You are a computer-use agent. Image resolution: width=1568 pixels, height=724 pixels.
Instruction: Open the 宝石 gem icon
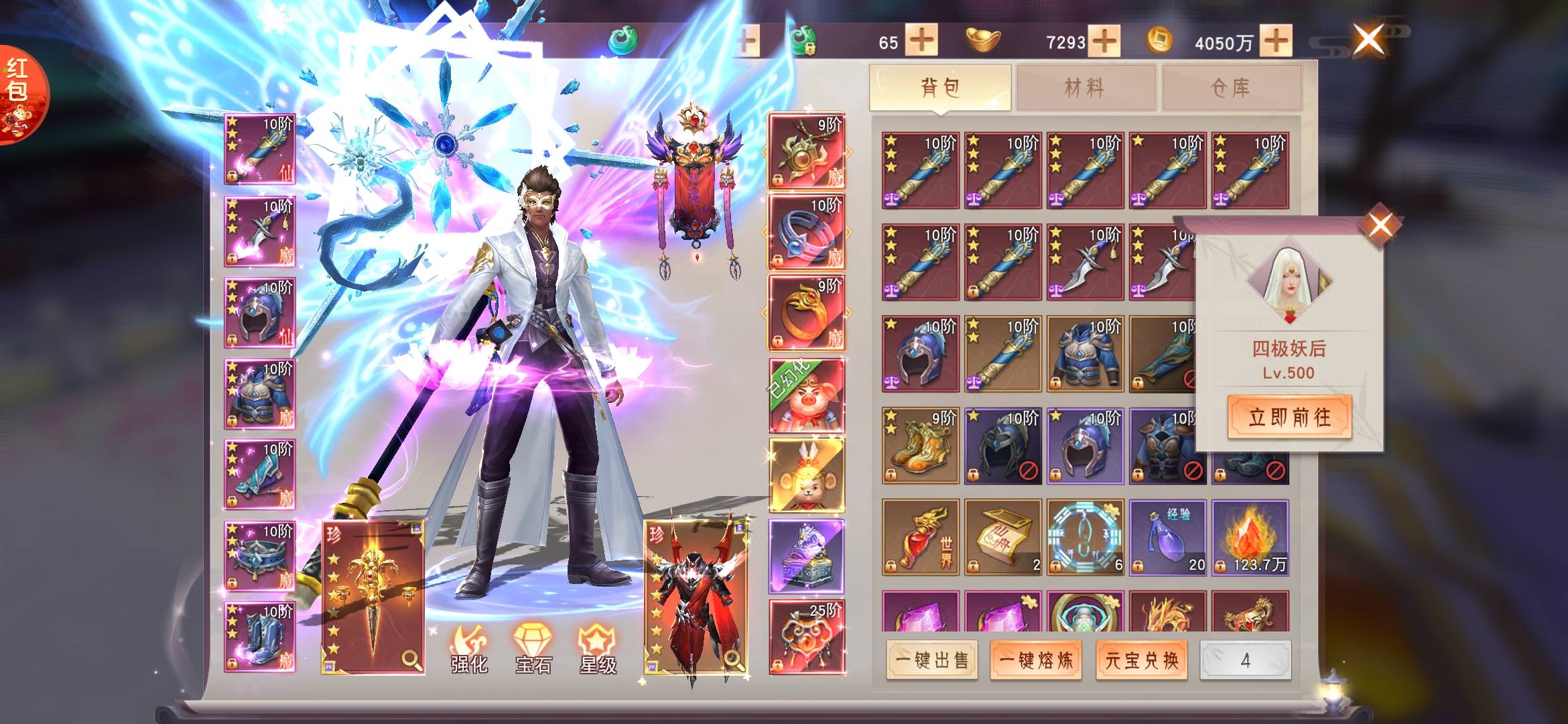coord(533,649)
